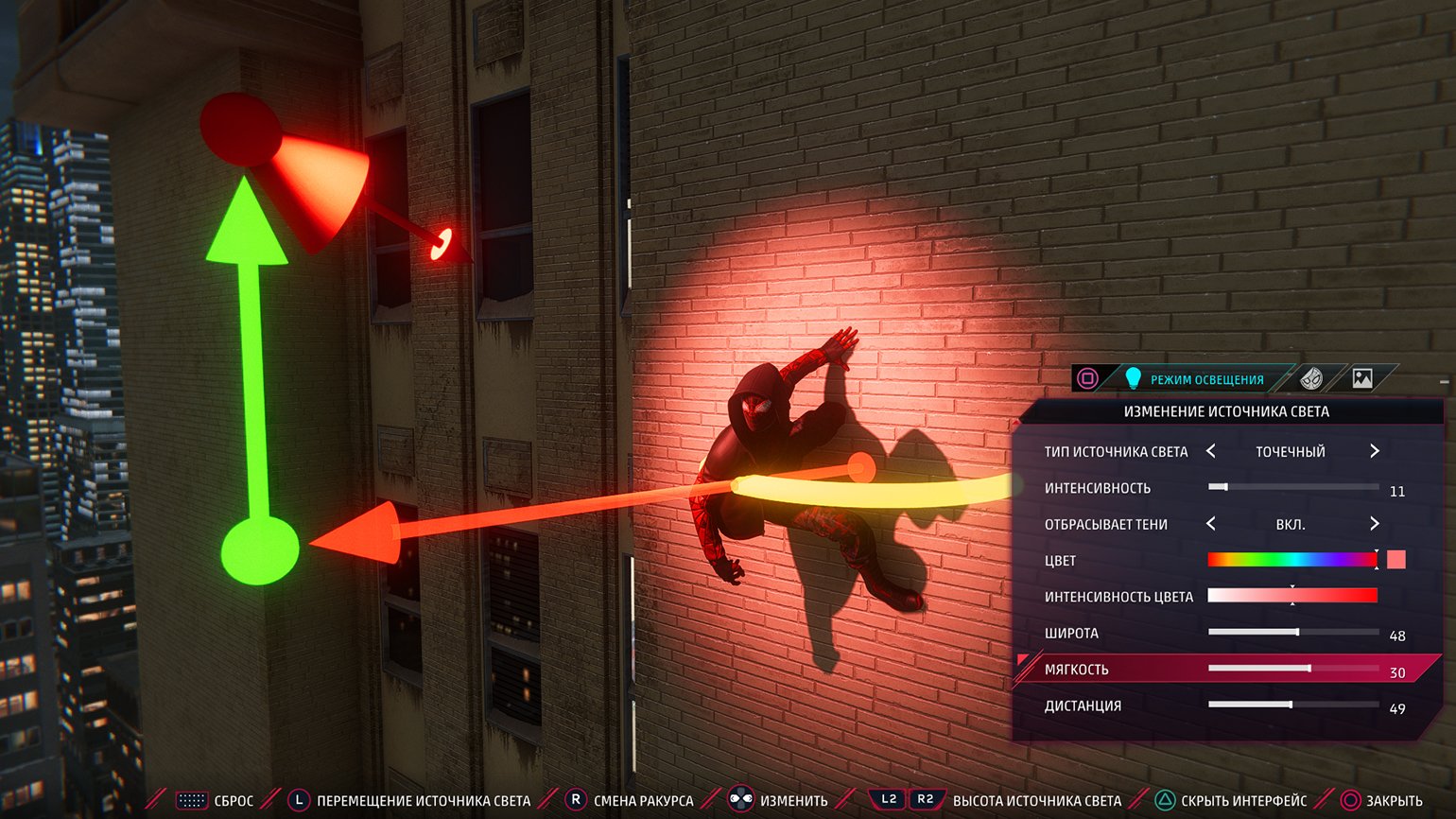Image resolution: width=1456 pixels, height=819 pixels.
Task: Set the Интенсивность цвета gradient slider
Action: (1291, 596)
